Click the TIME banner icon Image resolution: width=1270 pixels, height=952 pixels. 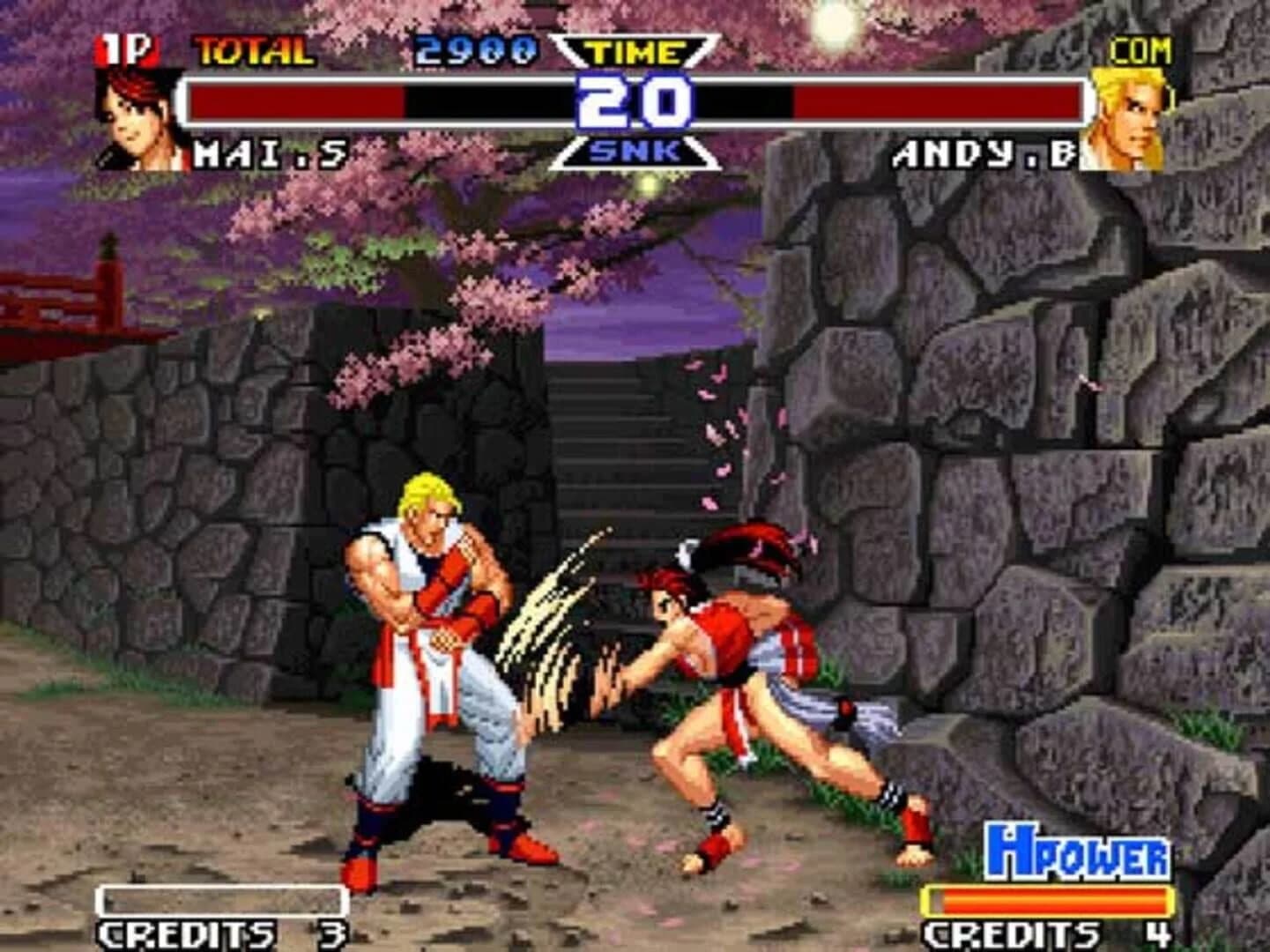636,51
